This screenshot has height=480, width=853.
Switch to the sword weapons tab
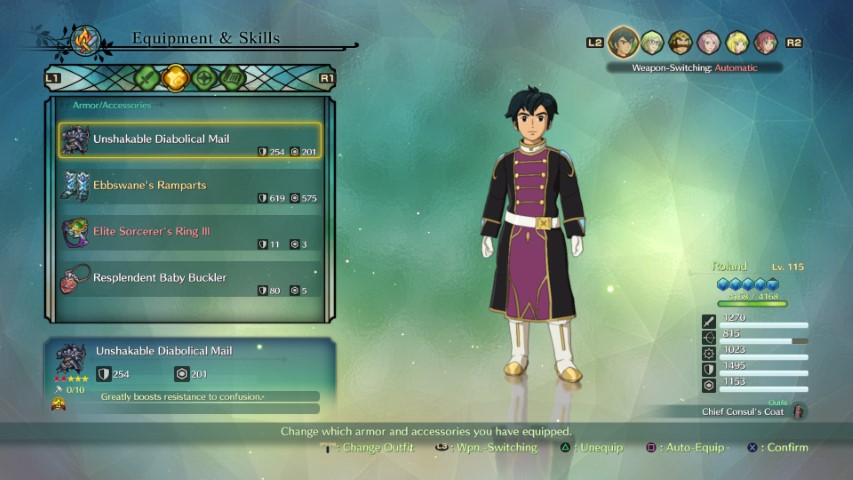tap(147, 77)
